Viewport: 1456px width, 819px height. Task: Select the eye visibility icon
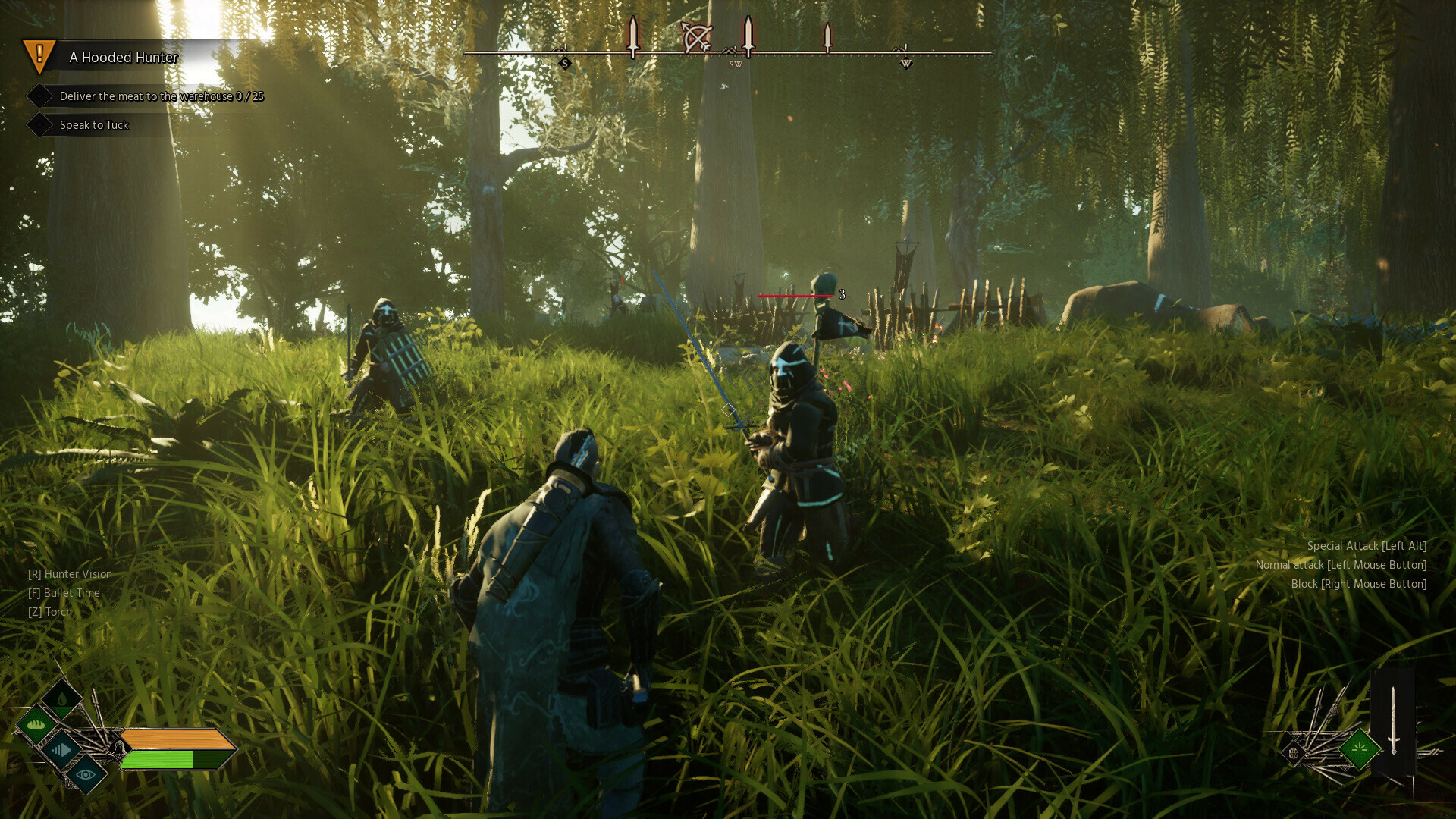(x=86, y=774)
